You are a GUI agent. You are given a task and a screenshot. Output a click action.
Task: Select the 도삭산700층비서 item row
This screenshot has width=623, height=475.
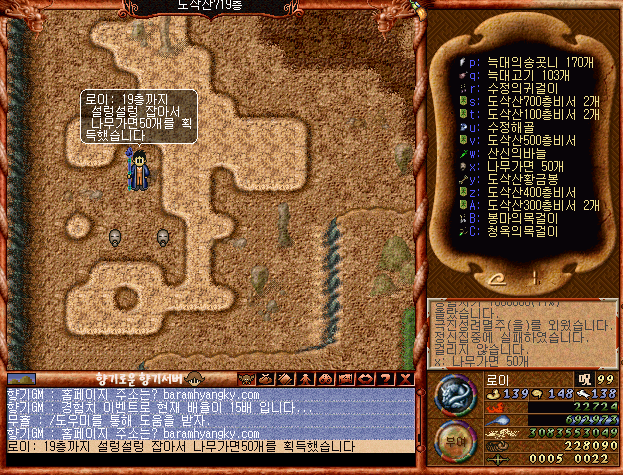(528, 101)
